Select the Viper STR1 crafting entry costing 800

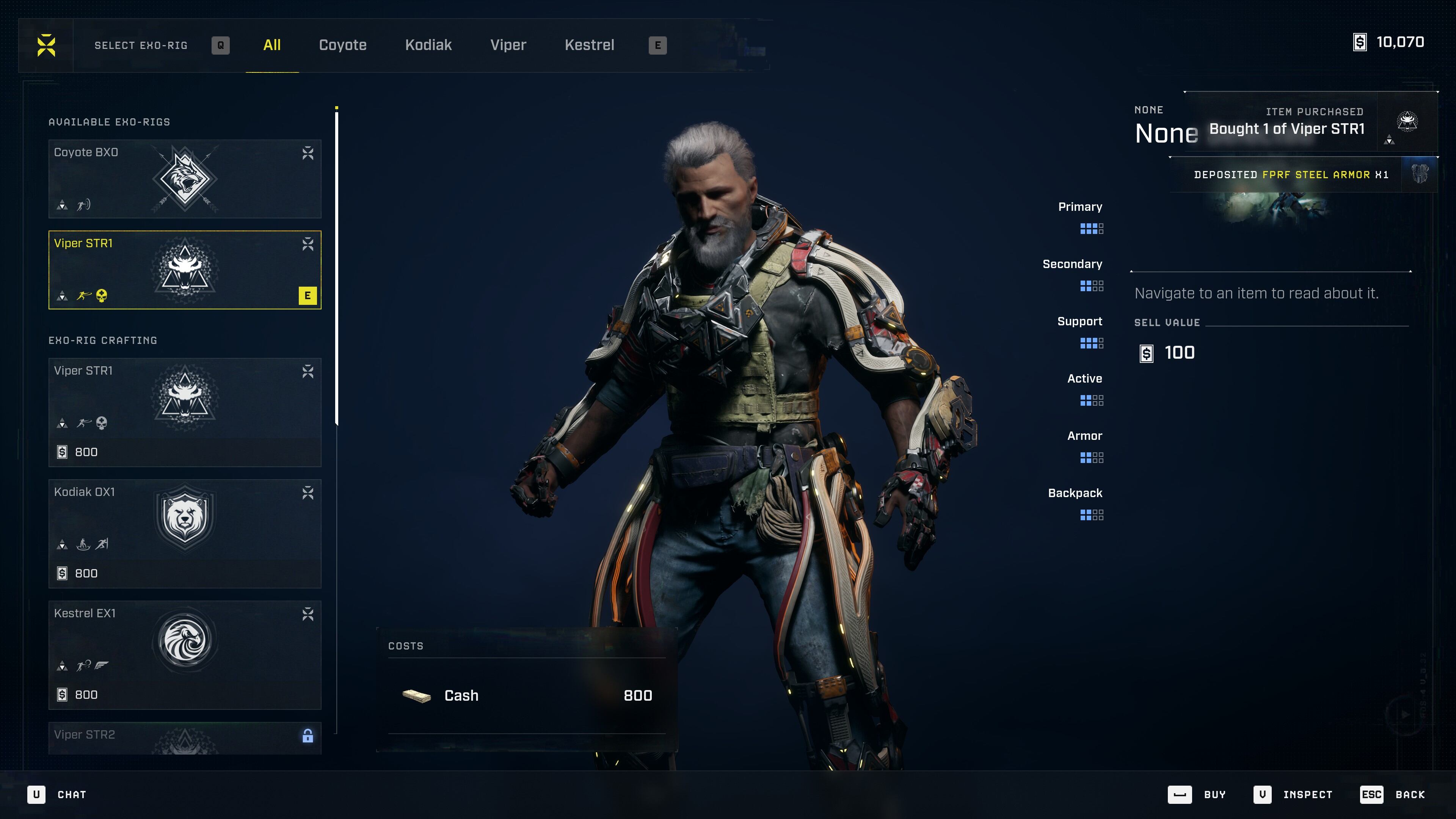(185, 412)
